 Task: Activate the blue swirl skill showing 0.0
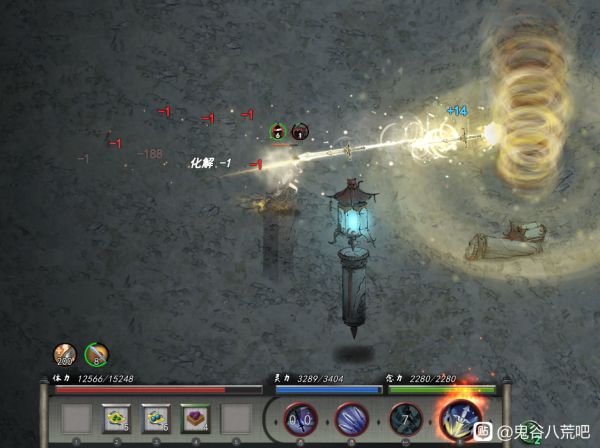299,418
